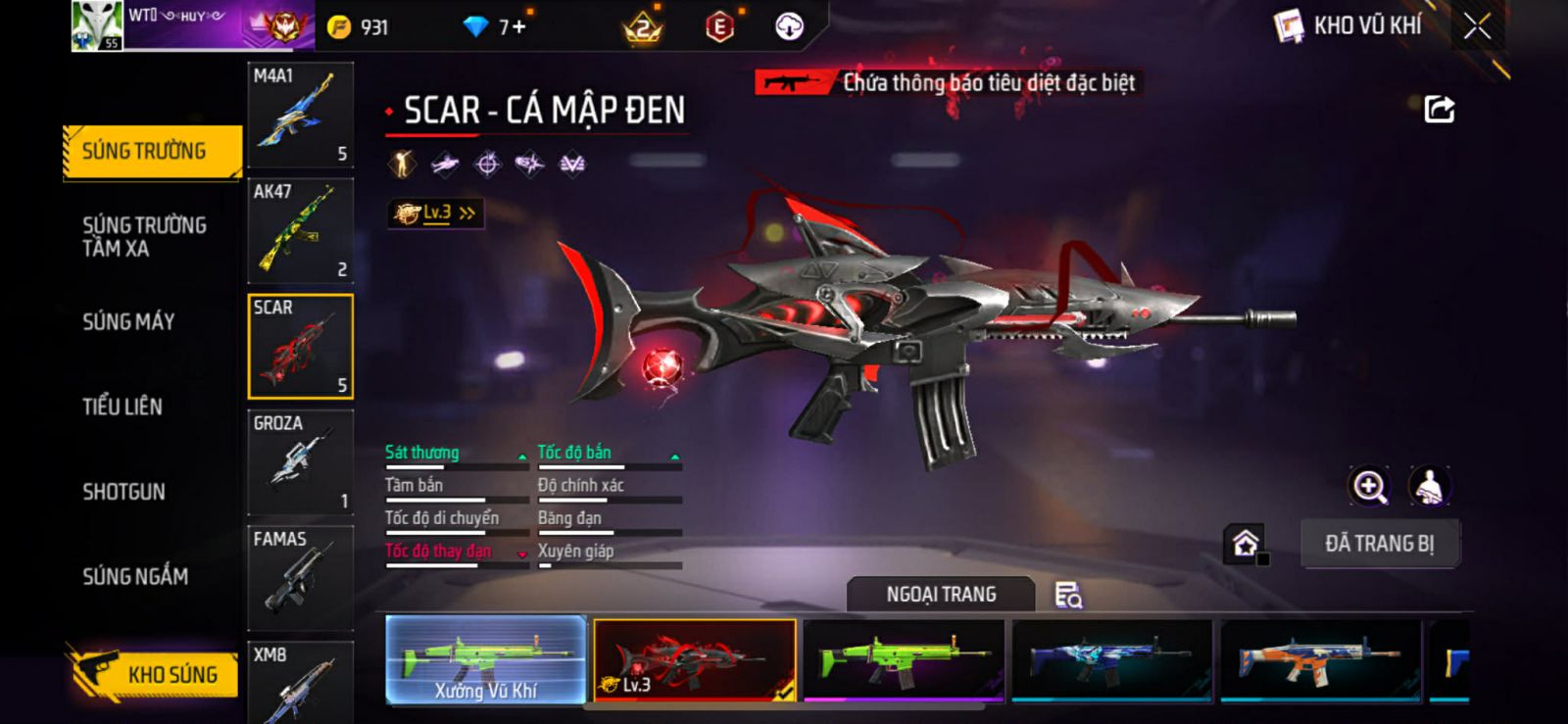Select the Xưởng Vũ Khí skin thumbnail
Screen dimensions: 1568x724
click(486, 660)
